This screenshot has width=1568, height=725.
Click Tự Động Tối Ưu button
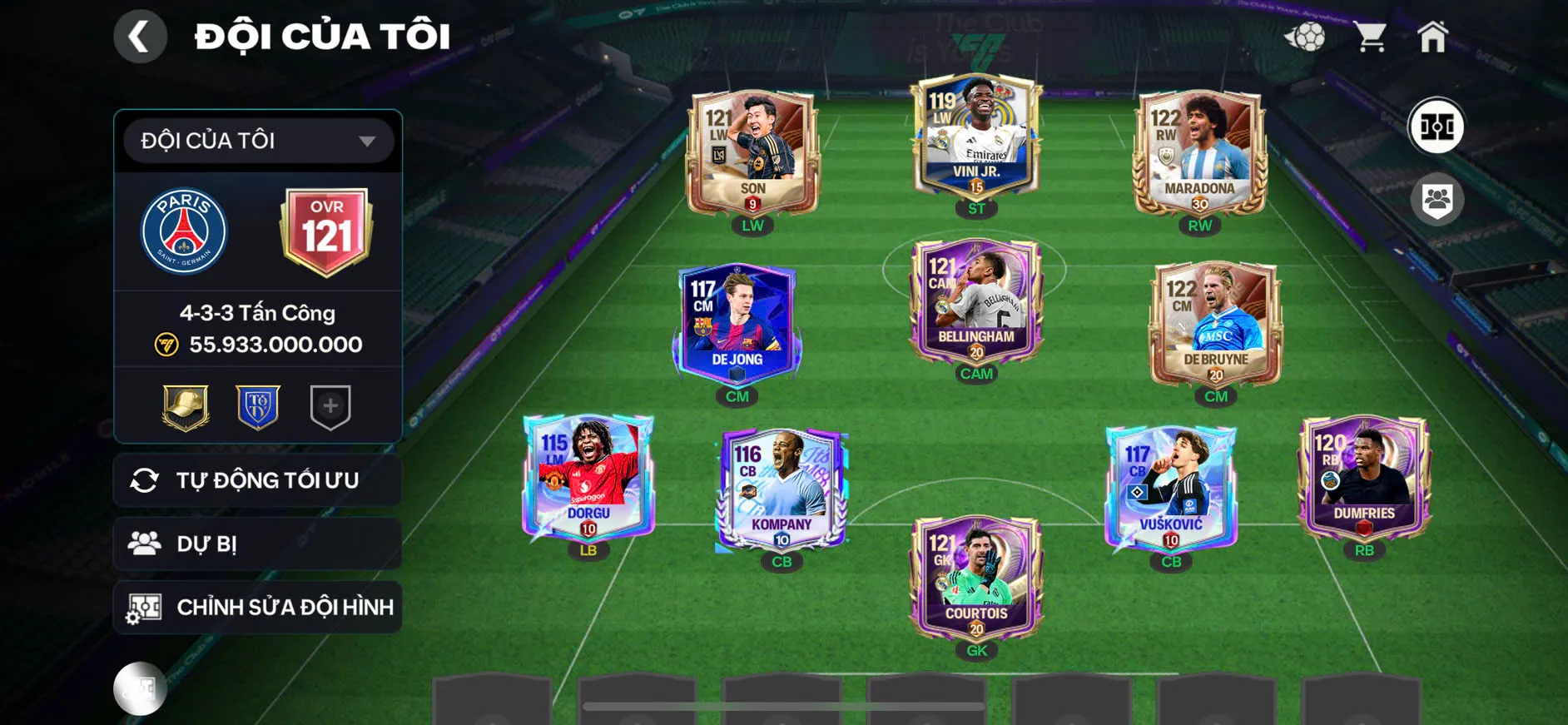coord(258,480)
